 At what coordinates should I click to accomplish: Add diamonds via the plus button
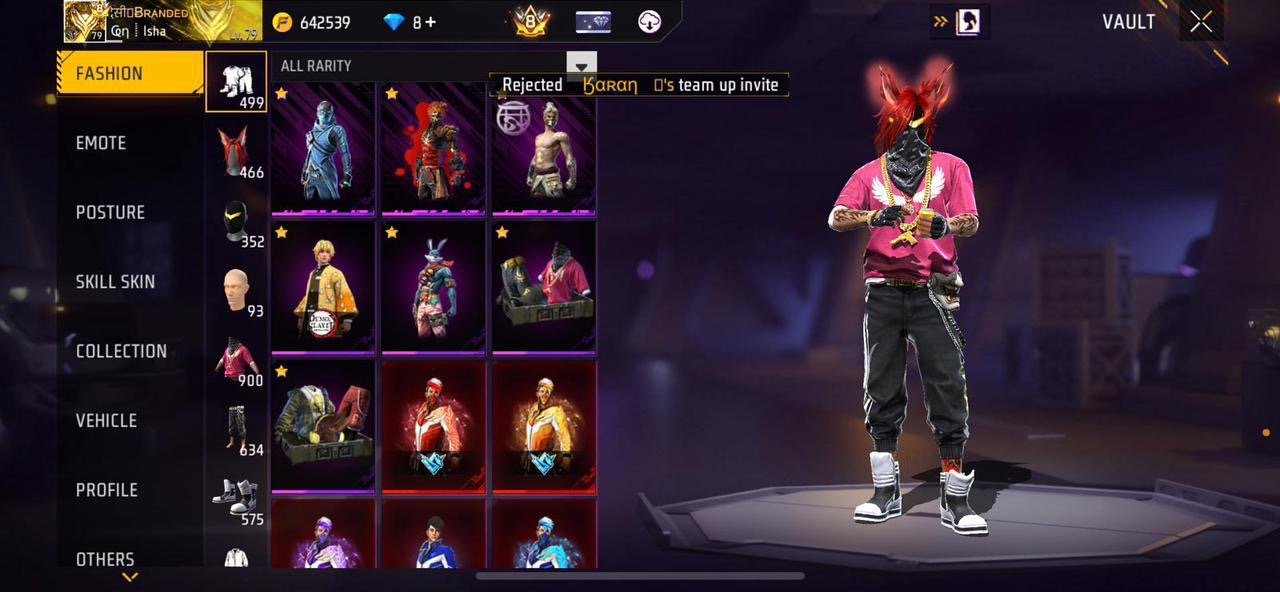click(x=430, y=22)
